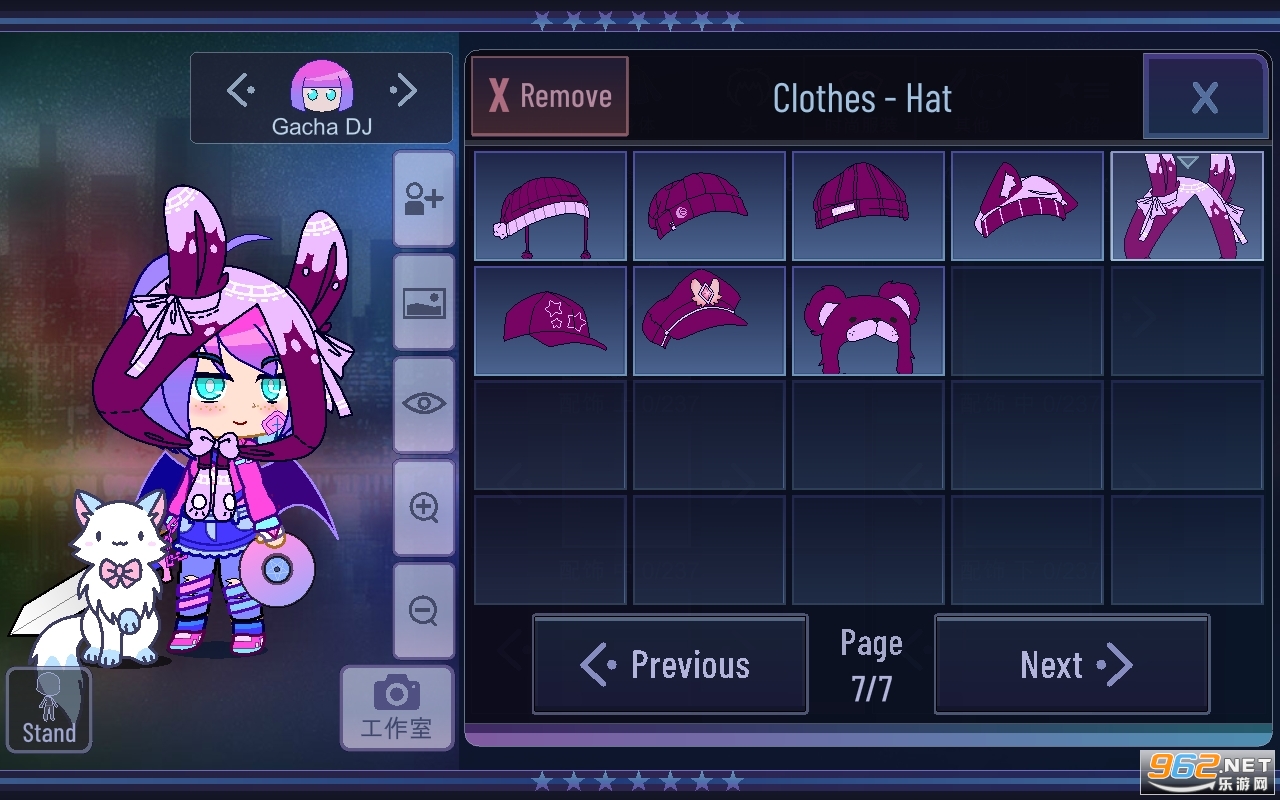The width and height of the screenshot is (1280, 800).
Task: Choose the bear hood hat
Action: coord(868,321)
